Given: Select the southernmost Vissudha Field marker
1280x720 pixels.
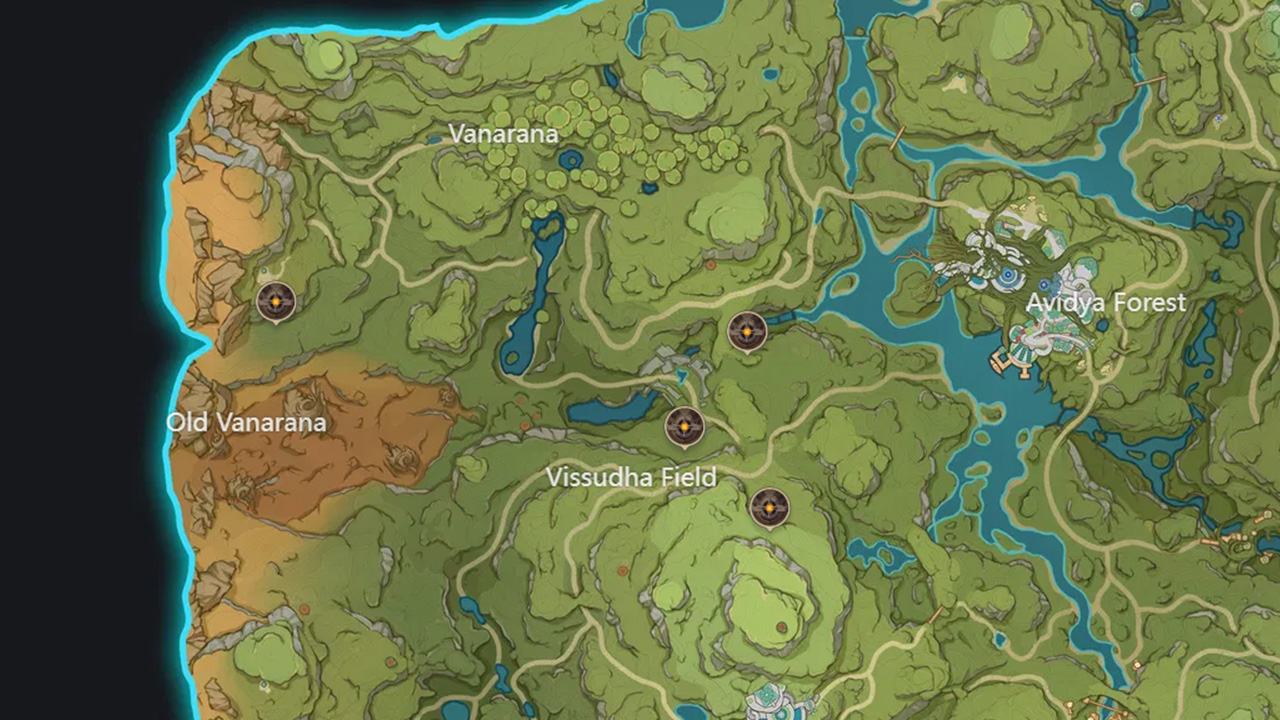Looking at the screenshot, I should point(770,506).
